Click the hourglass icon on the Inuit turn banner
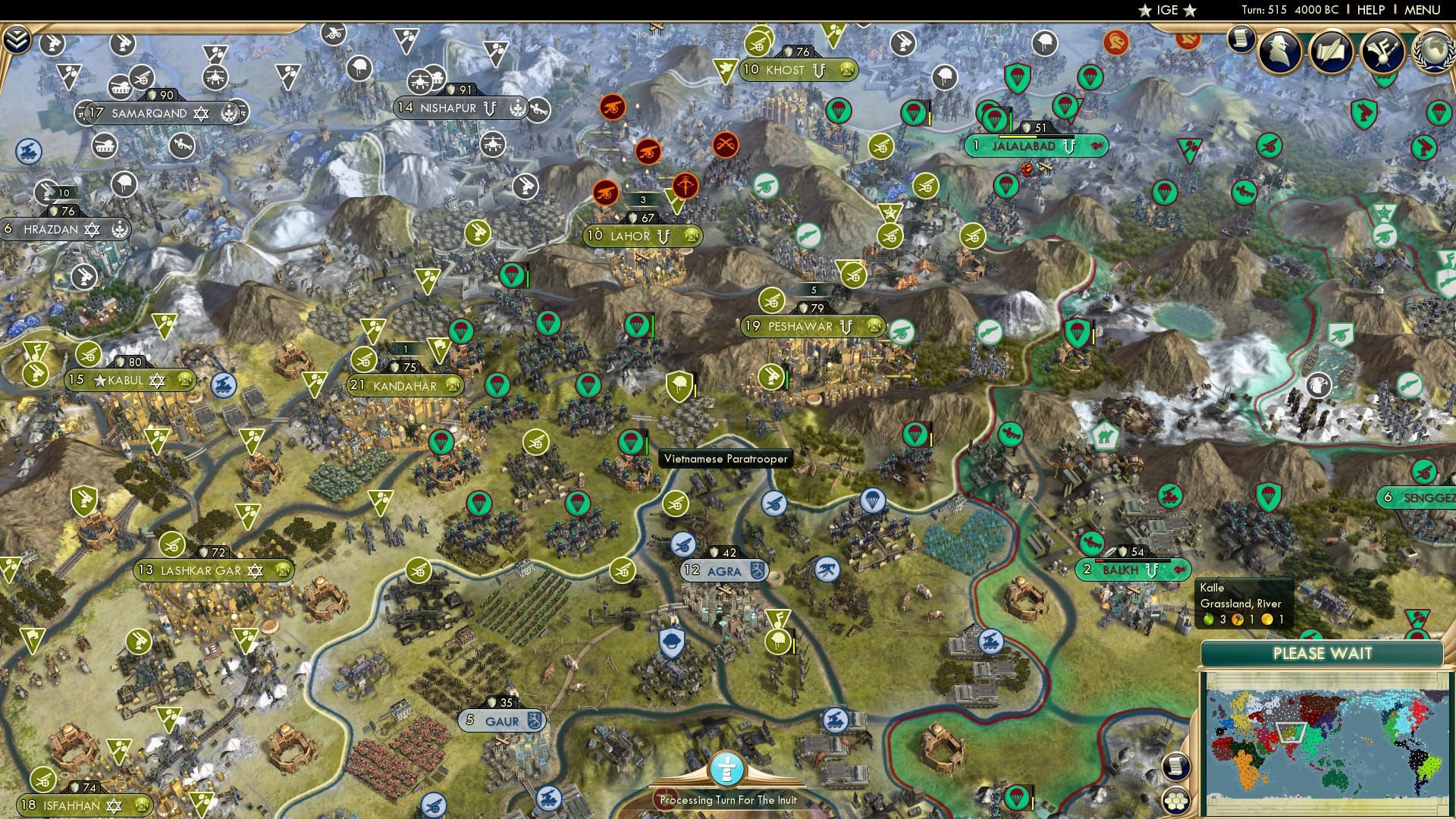The height and width of the screenshot is (819, 1456). pos(727,768)
